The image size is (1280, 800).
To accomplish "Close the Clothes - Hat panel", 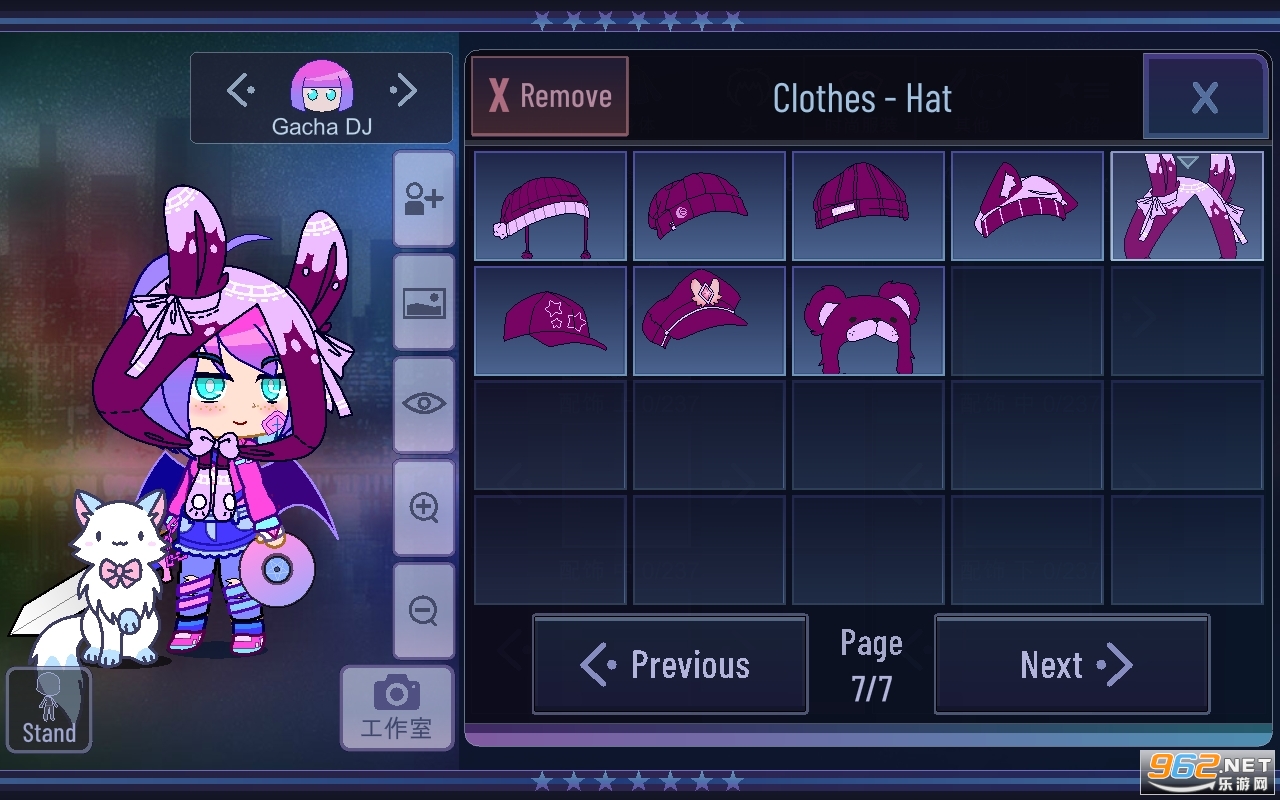I will coord(1205,97).
